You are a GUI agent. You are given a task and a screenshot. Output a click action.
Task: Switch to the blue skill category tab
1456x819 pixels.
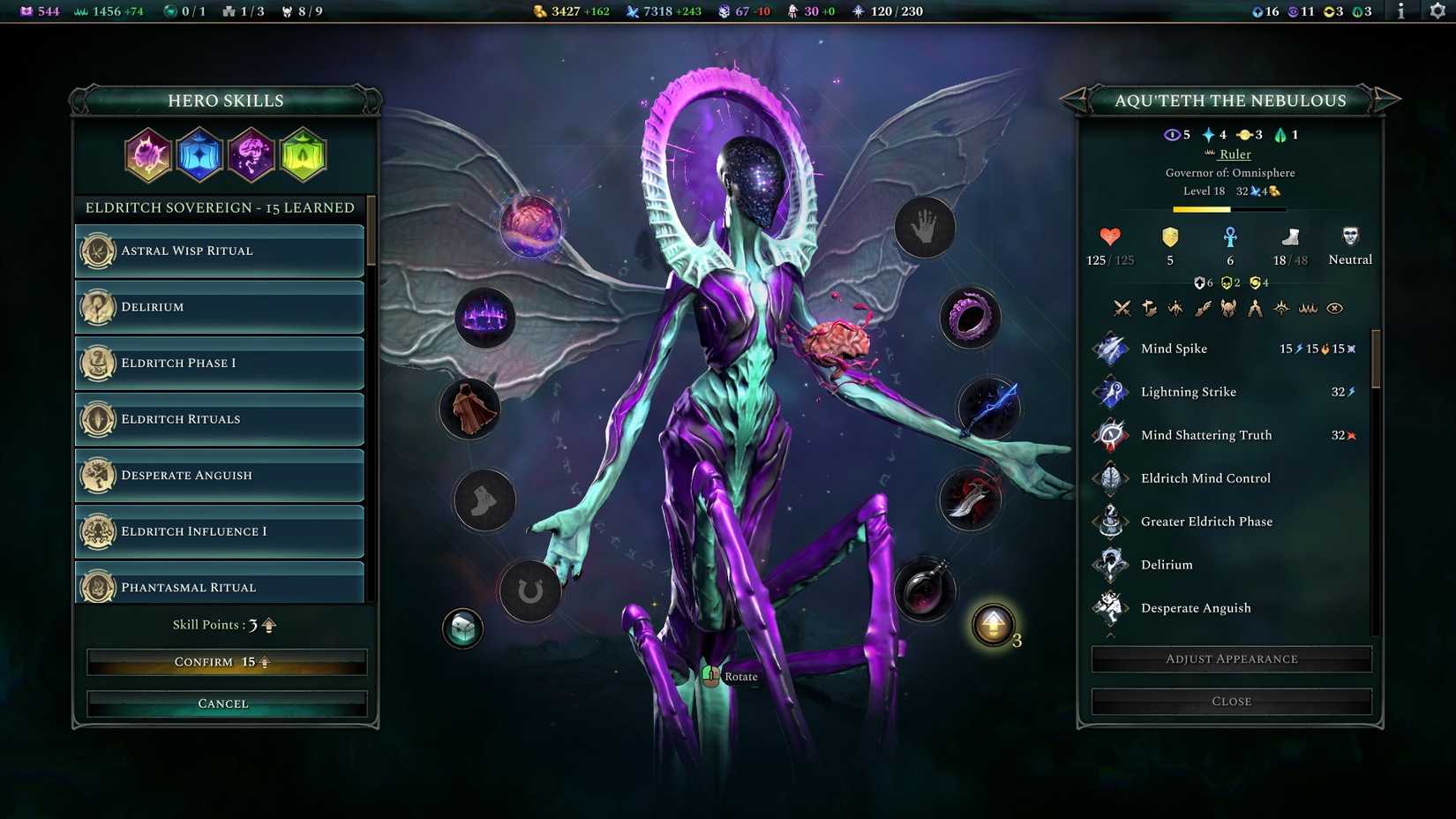199,154
